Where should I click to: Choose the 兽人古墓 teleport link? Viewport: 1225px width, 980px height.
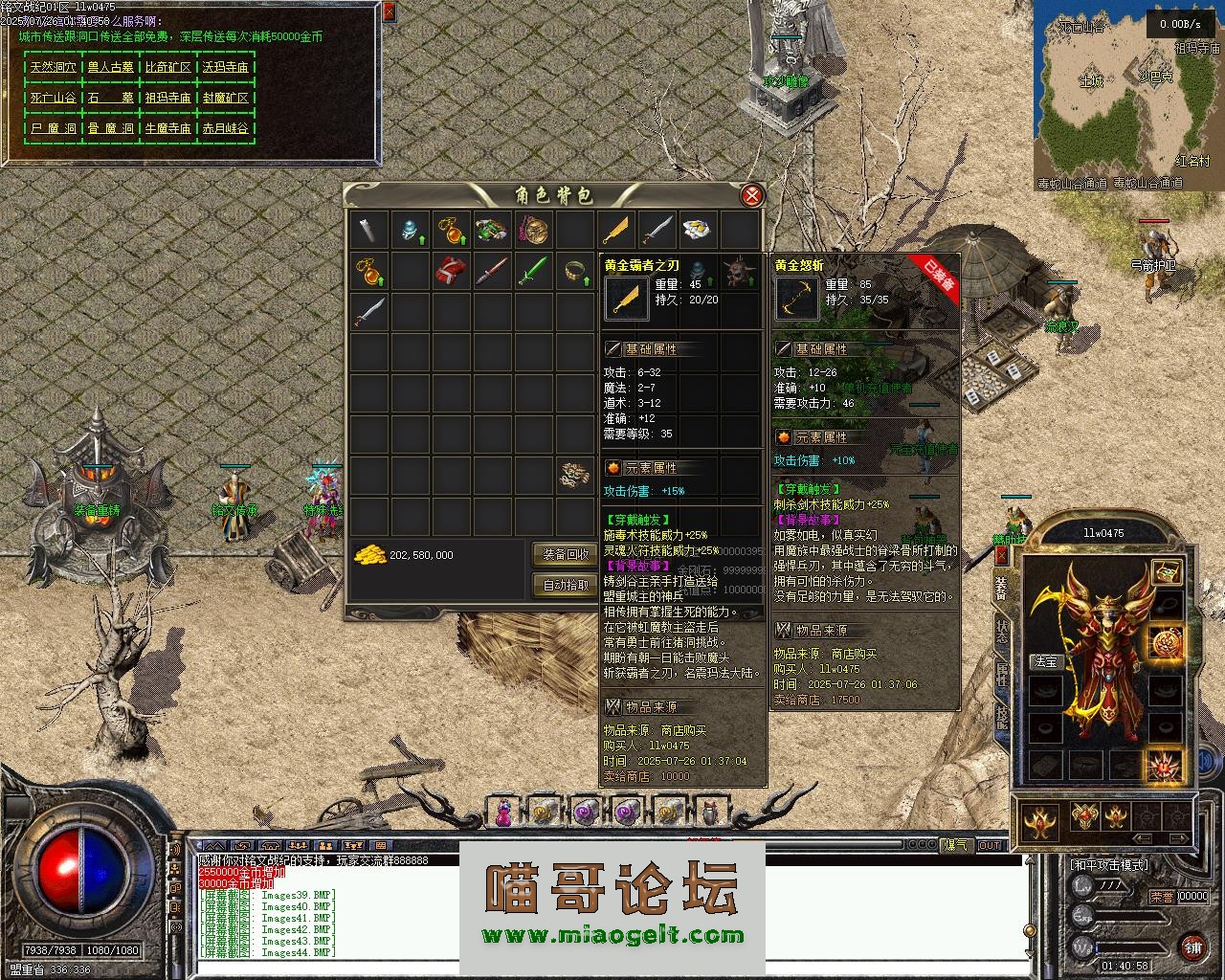(110, 68)
